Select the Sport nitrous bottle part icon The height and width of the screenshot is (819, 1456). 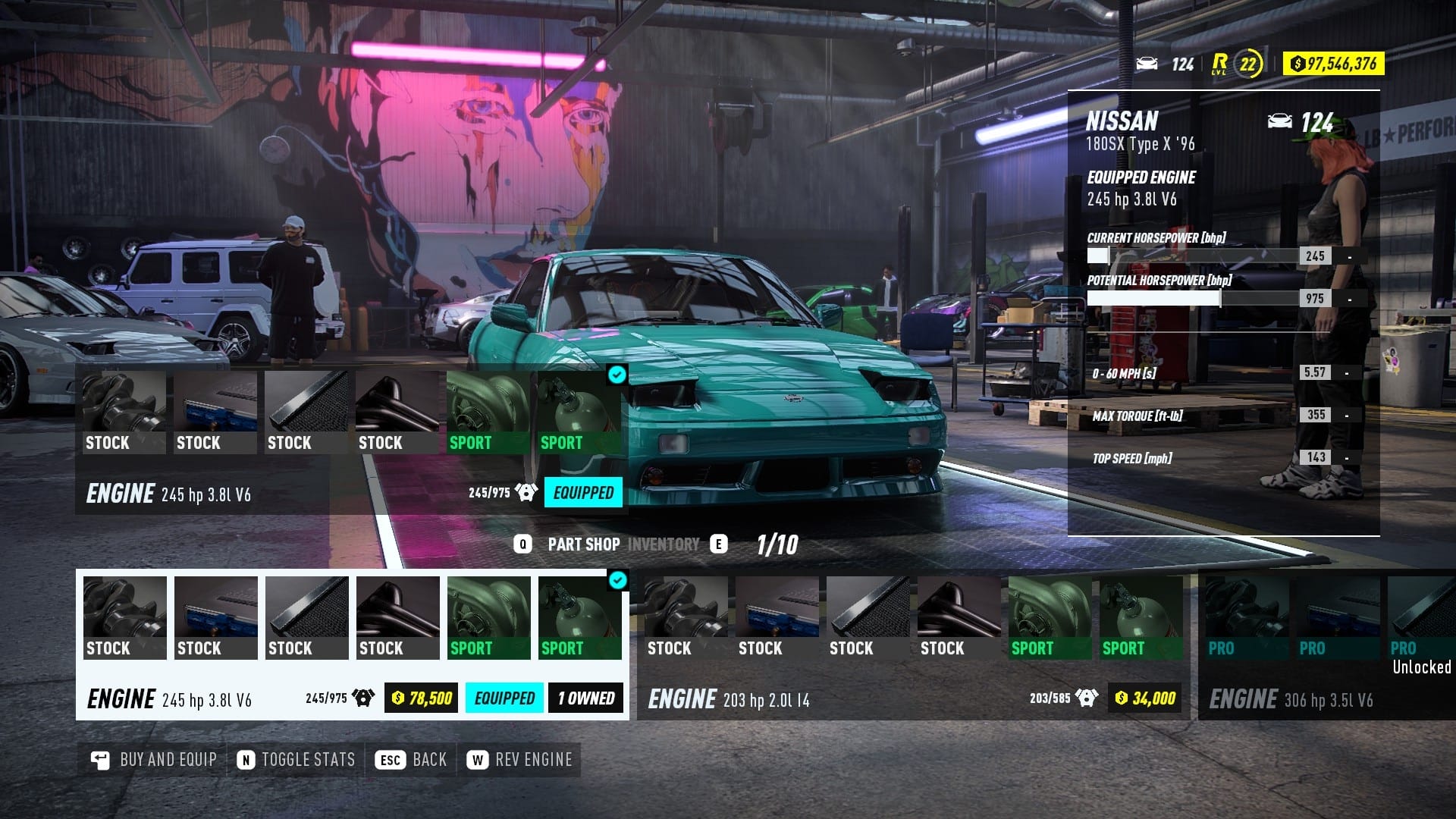579,616
